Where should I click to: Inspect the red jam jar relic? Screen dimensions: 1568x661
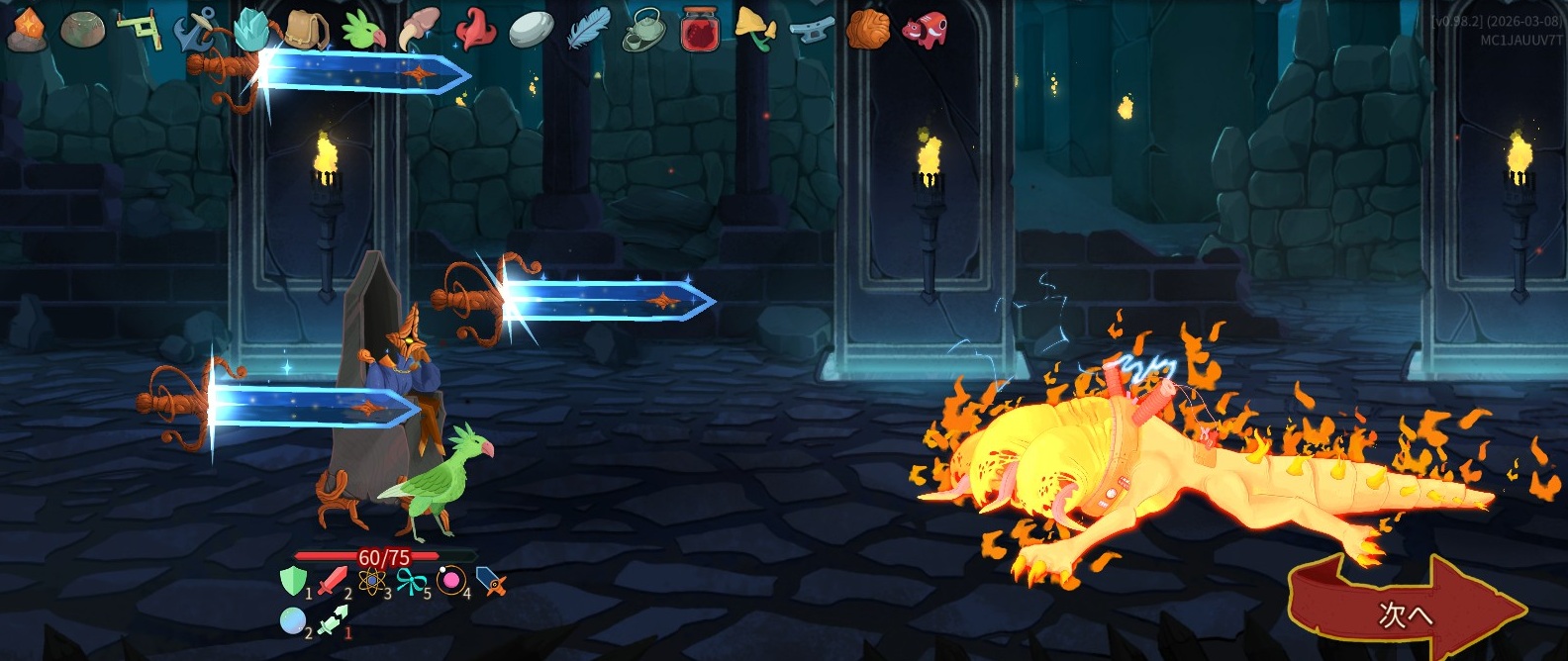700,29
